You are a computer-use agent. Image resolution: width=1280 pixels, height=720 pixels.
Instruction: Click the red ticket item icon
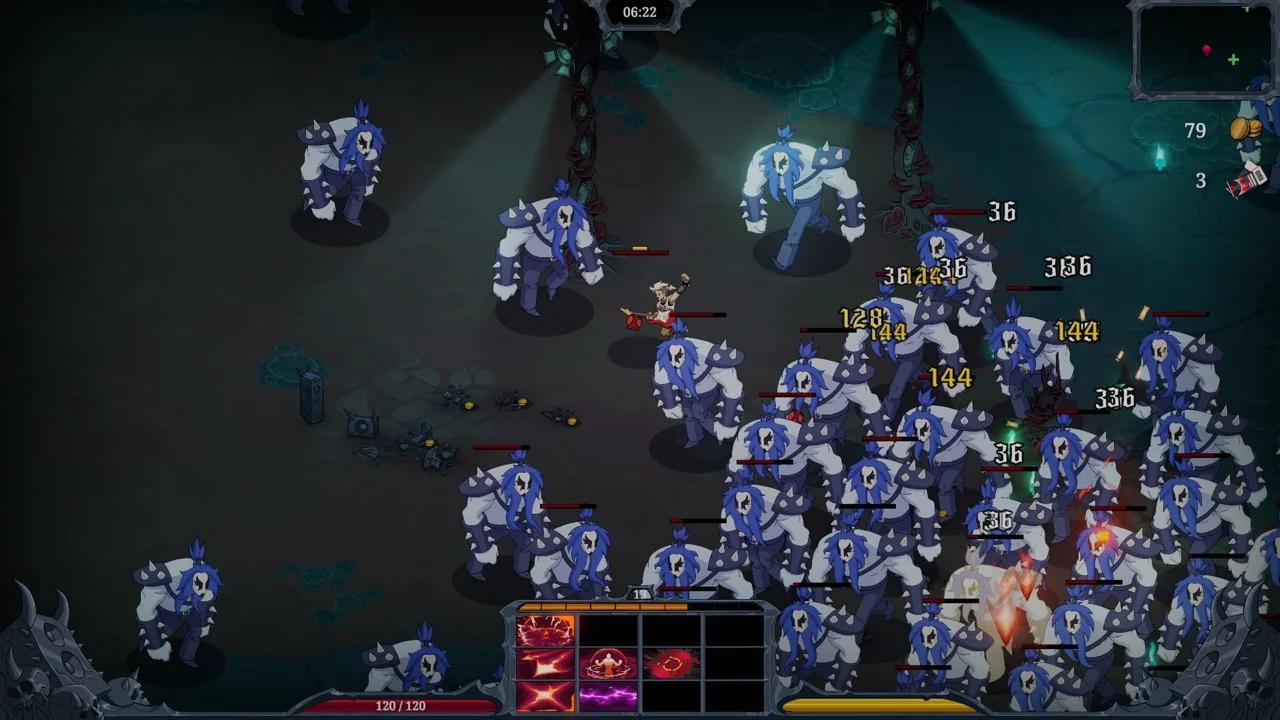(1246, 180)
